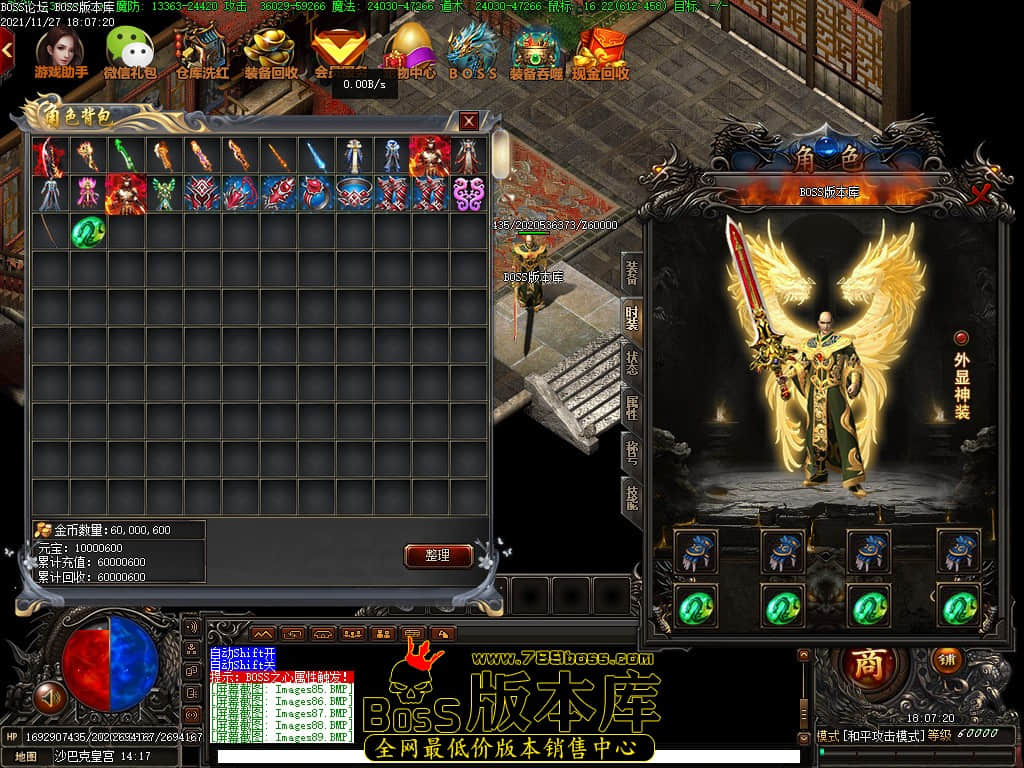Switch to the 装备 equipment tab

click(x=632, y=272)
